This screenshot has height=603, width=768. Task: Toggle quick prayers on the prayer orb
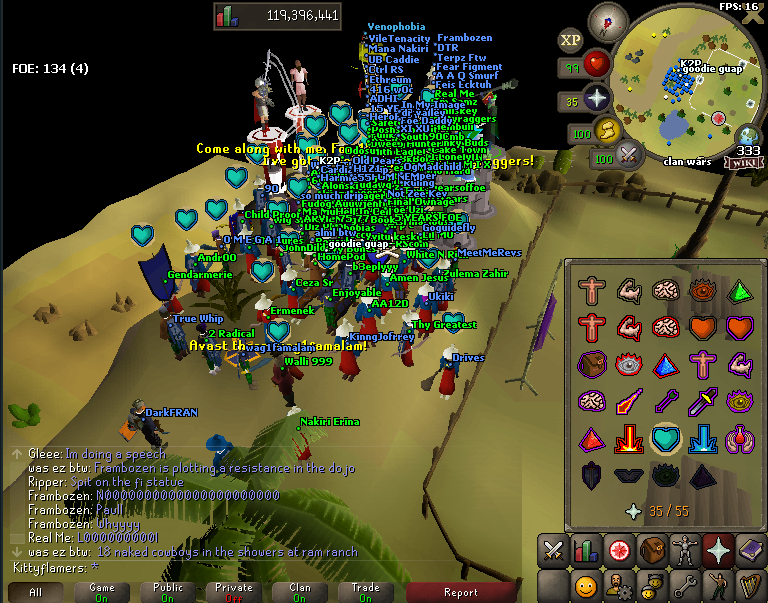(598, 98)
